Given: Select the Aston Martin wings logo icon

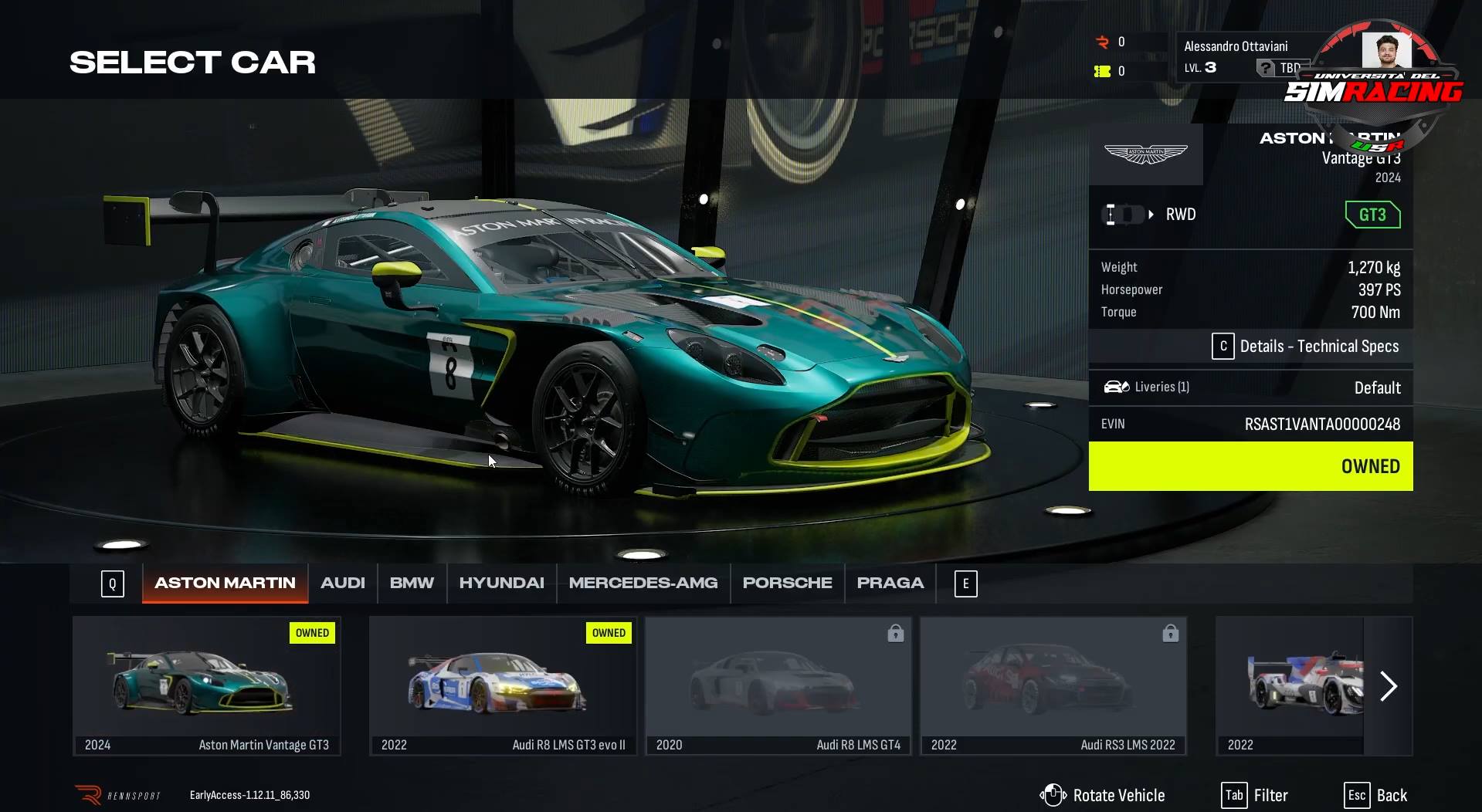Looking at the screenshot, I should [1146, 154].
